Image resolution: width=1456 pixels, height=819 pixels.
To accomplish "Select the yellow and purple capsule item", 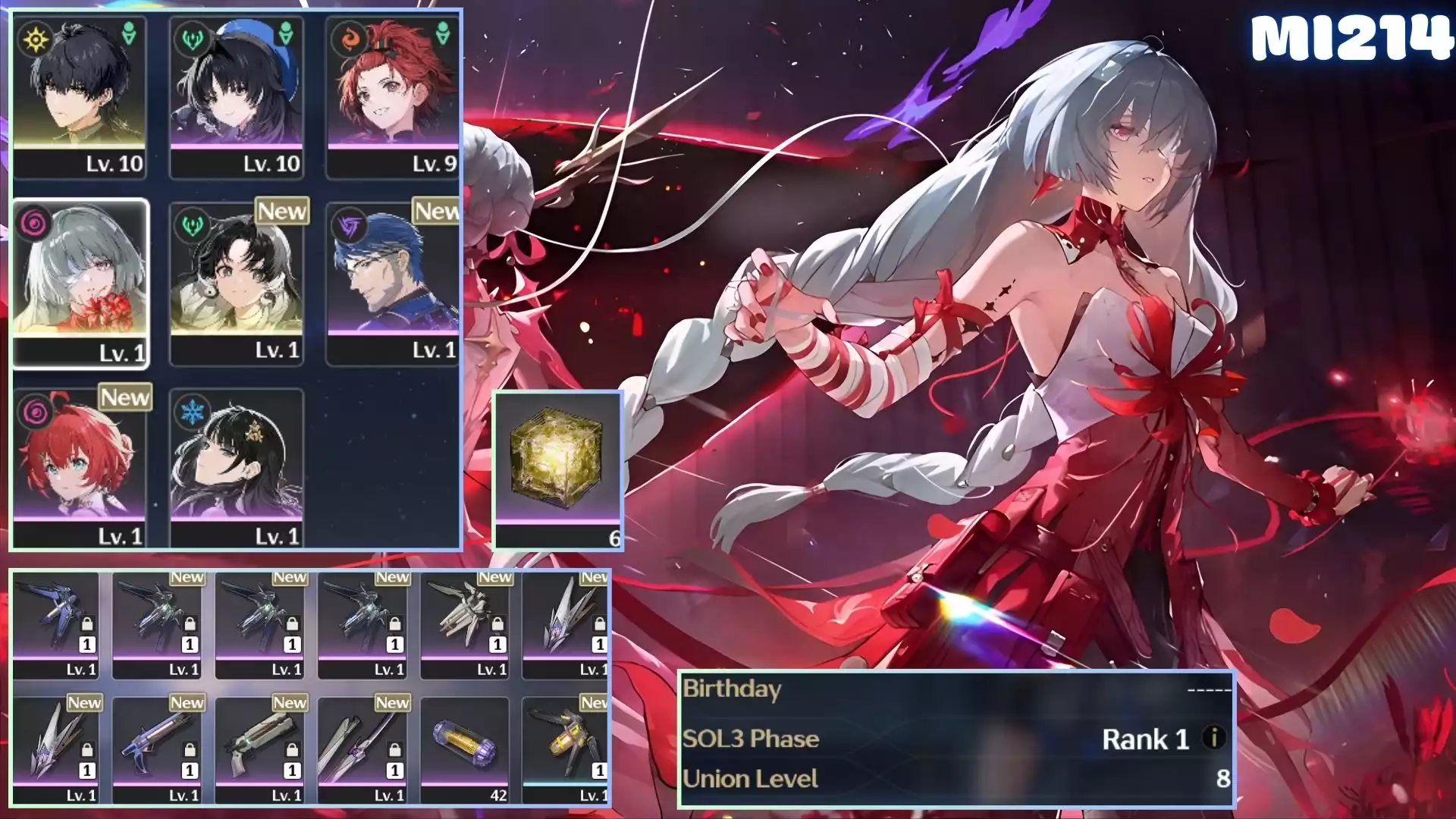I will (464, 746).
